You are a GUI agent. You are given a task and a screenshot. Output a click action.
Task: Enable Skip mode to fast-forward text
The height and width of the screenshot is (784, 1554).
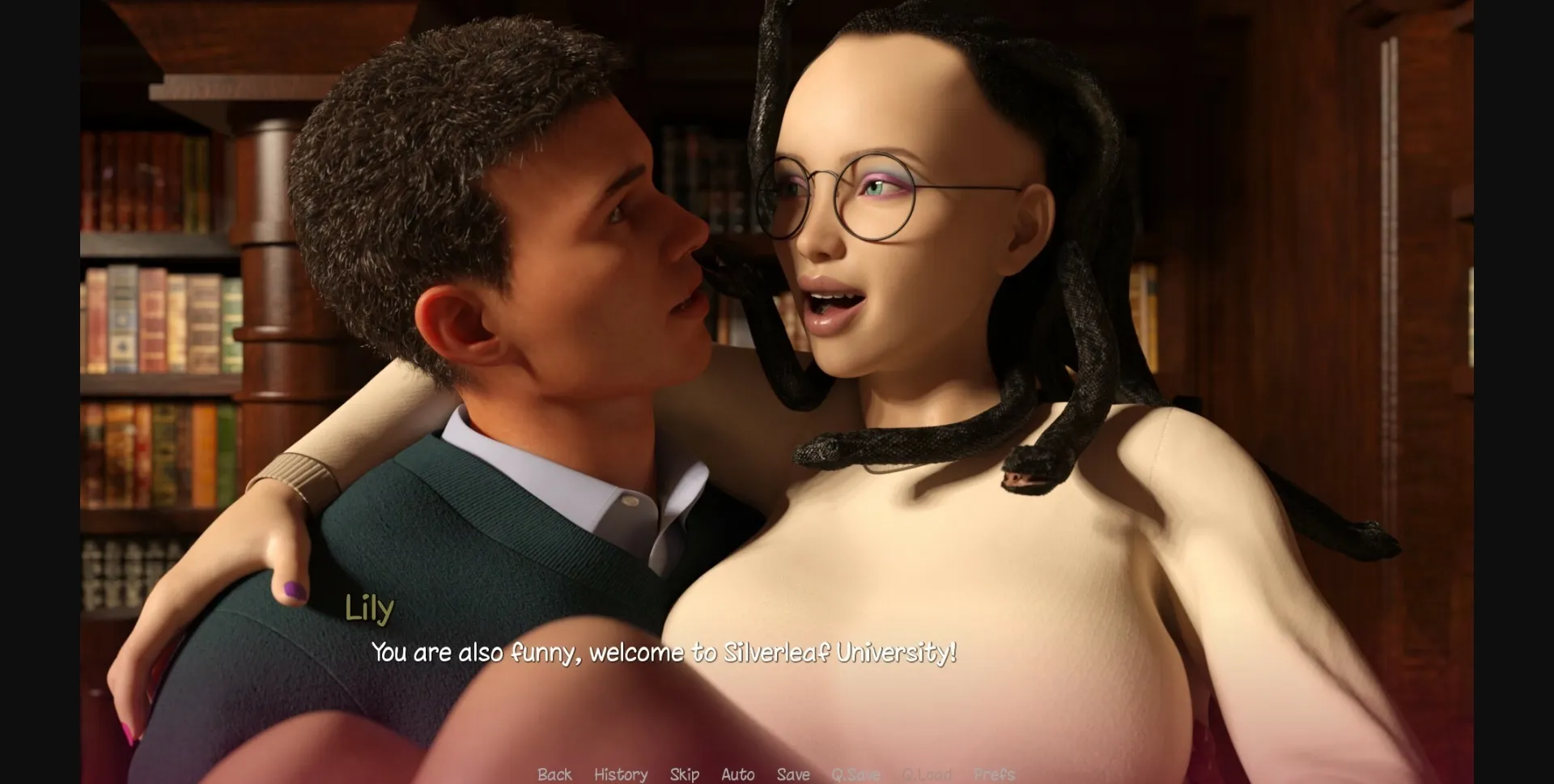[x=684, y=774]
